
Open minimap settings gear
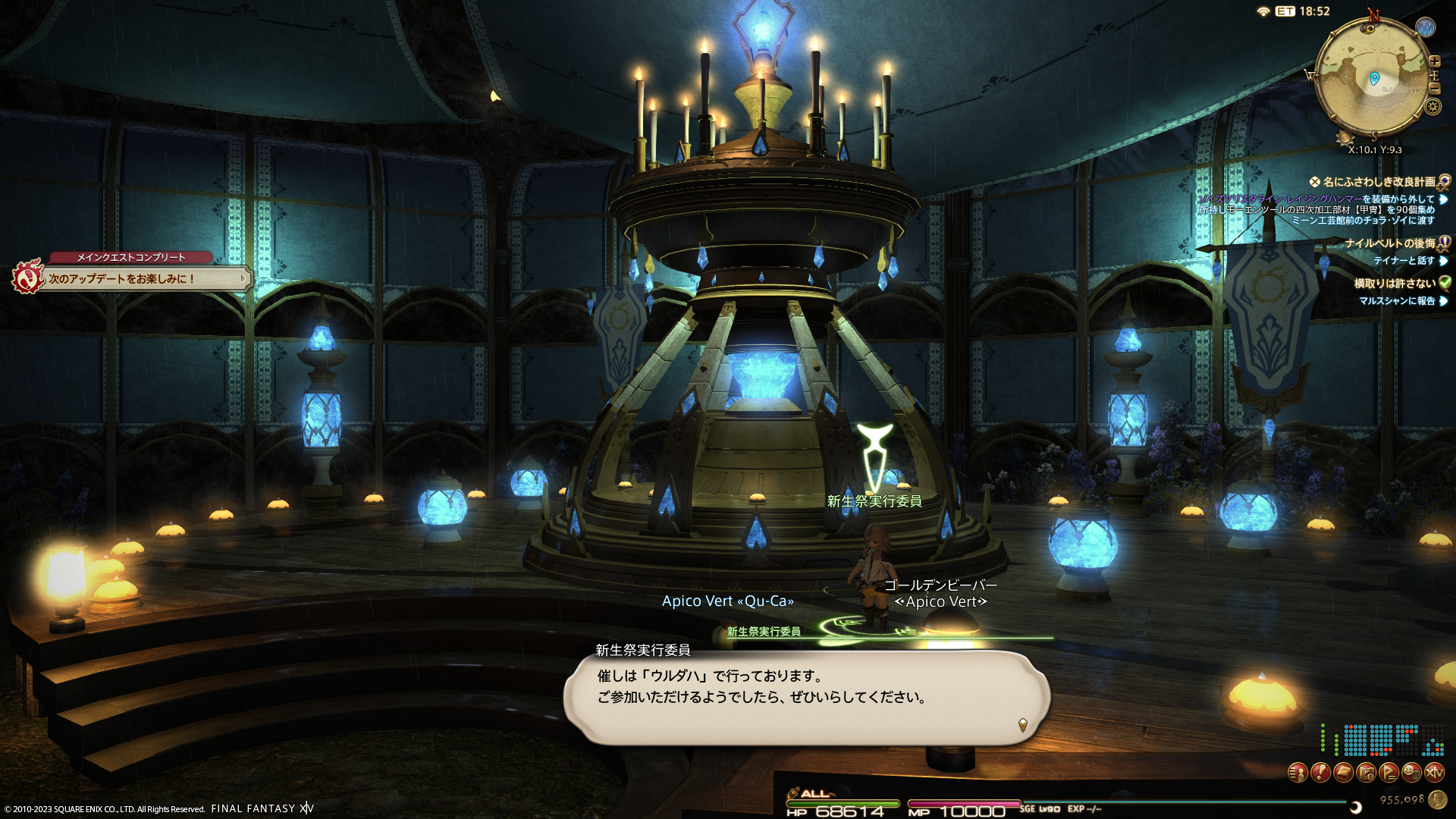[1432, 106]
